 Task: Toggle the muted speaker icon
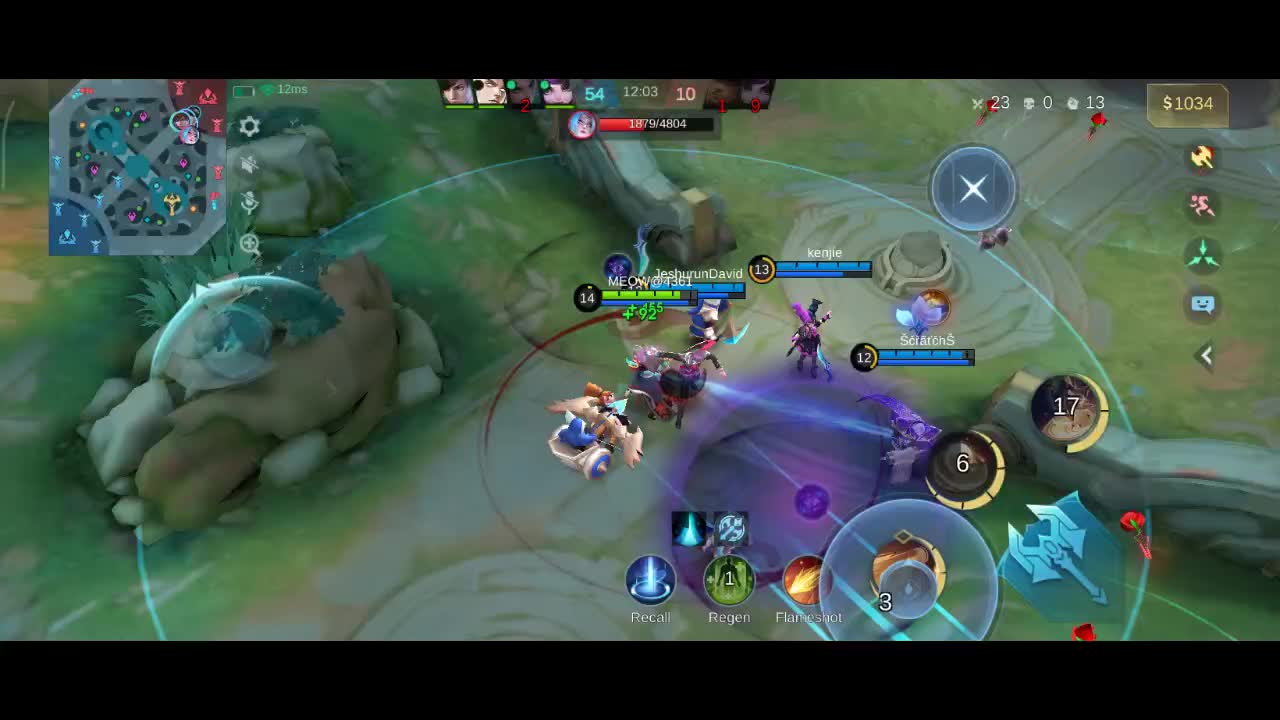pos(250,165)
